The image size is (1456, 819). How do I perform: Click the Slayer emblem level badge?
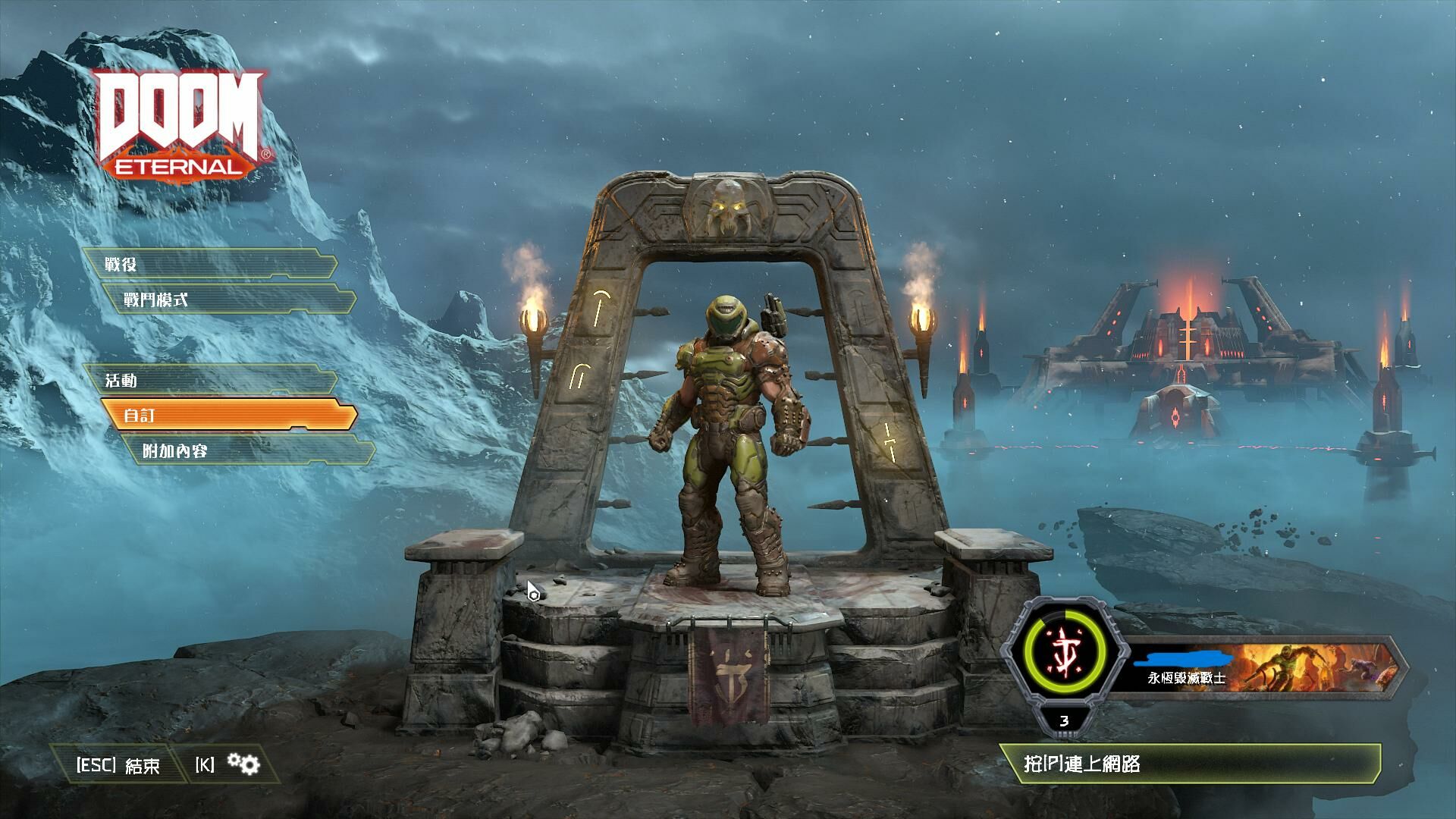pos(1064,658)
